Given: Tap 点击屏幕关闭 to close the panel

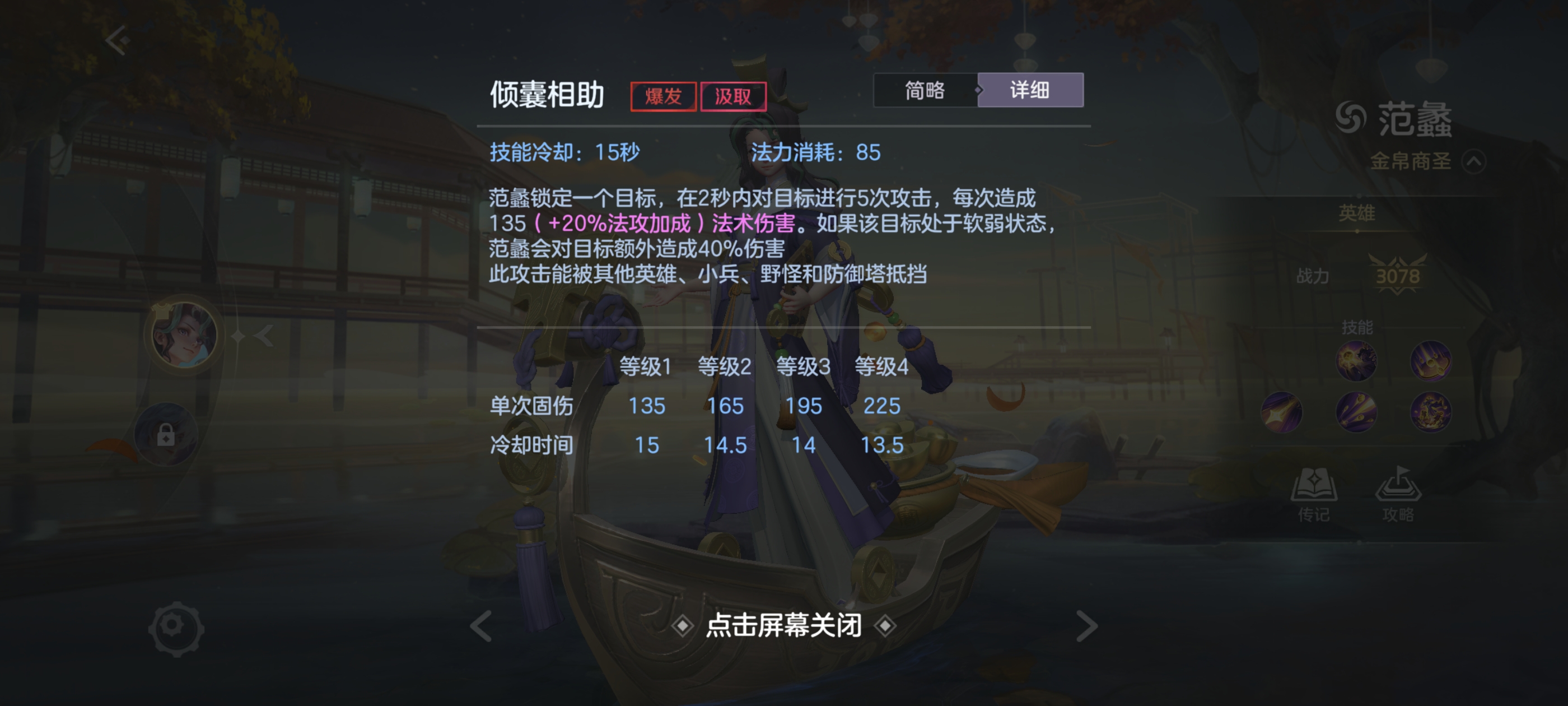Looking at the screenshot, I should point(783,625).
